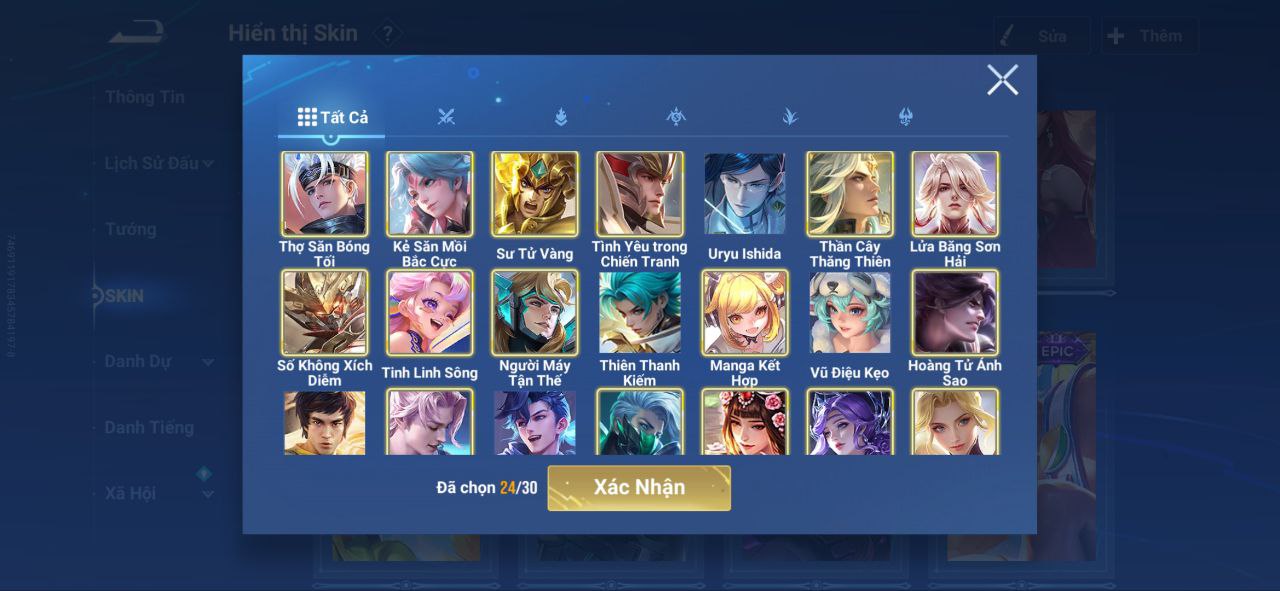Confirm selection with Xác Nhận button
This screenshot has width=1280, height=591.
tap(639, 488)
